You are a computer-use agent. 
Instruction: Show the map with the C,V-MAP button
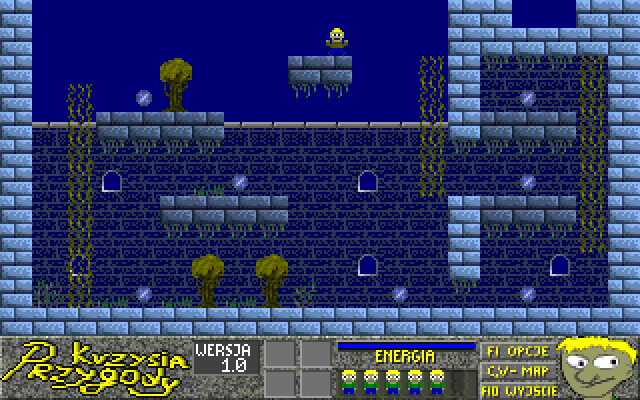[514, 369]
